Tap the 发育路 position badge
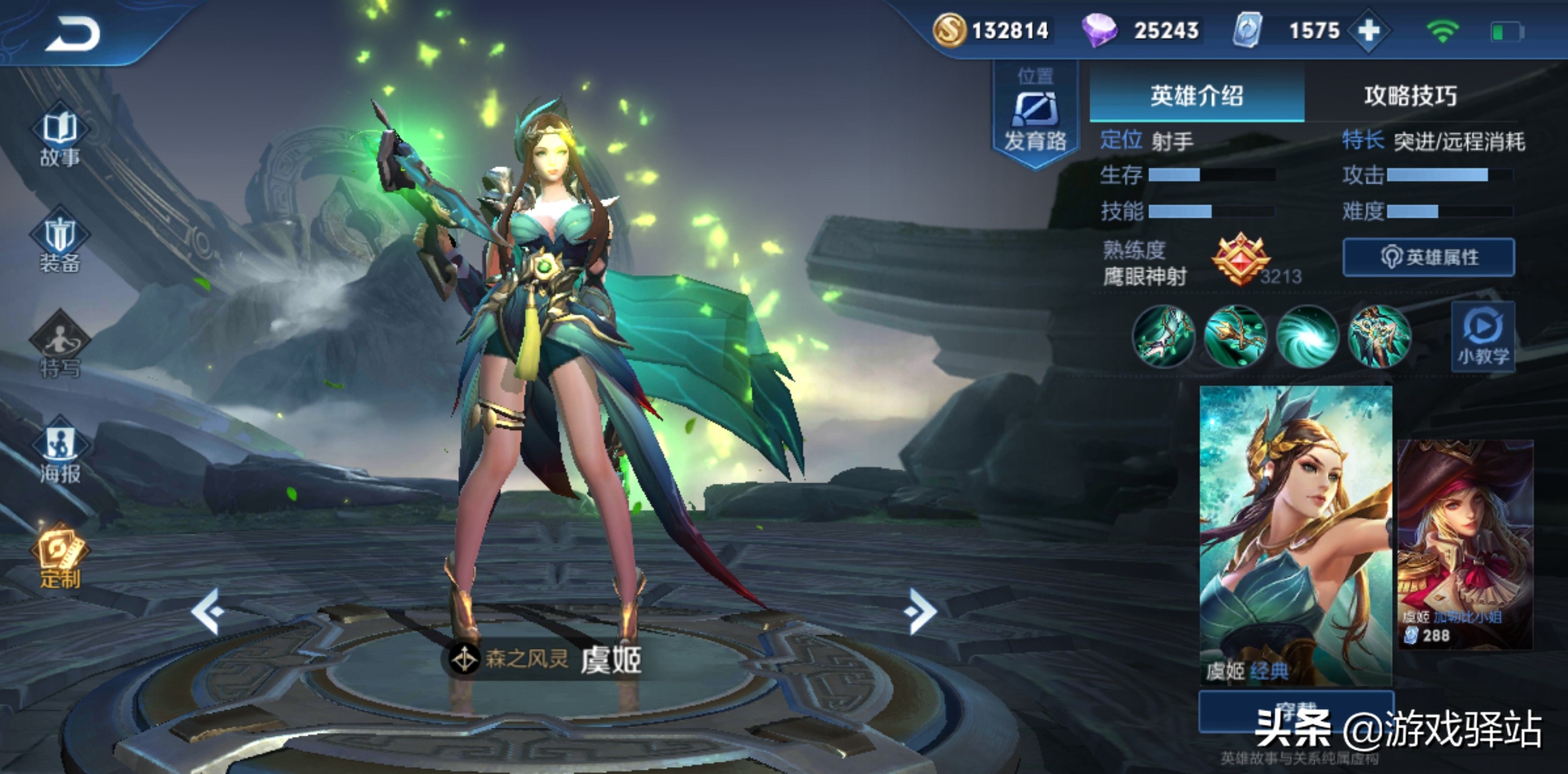 pos(1035,116)
